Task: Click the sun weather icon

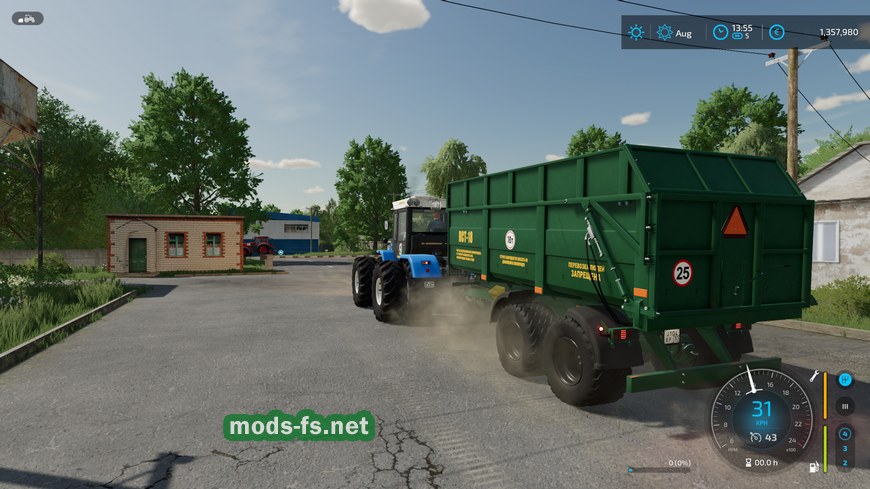Action: [636, 32]
